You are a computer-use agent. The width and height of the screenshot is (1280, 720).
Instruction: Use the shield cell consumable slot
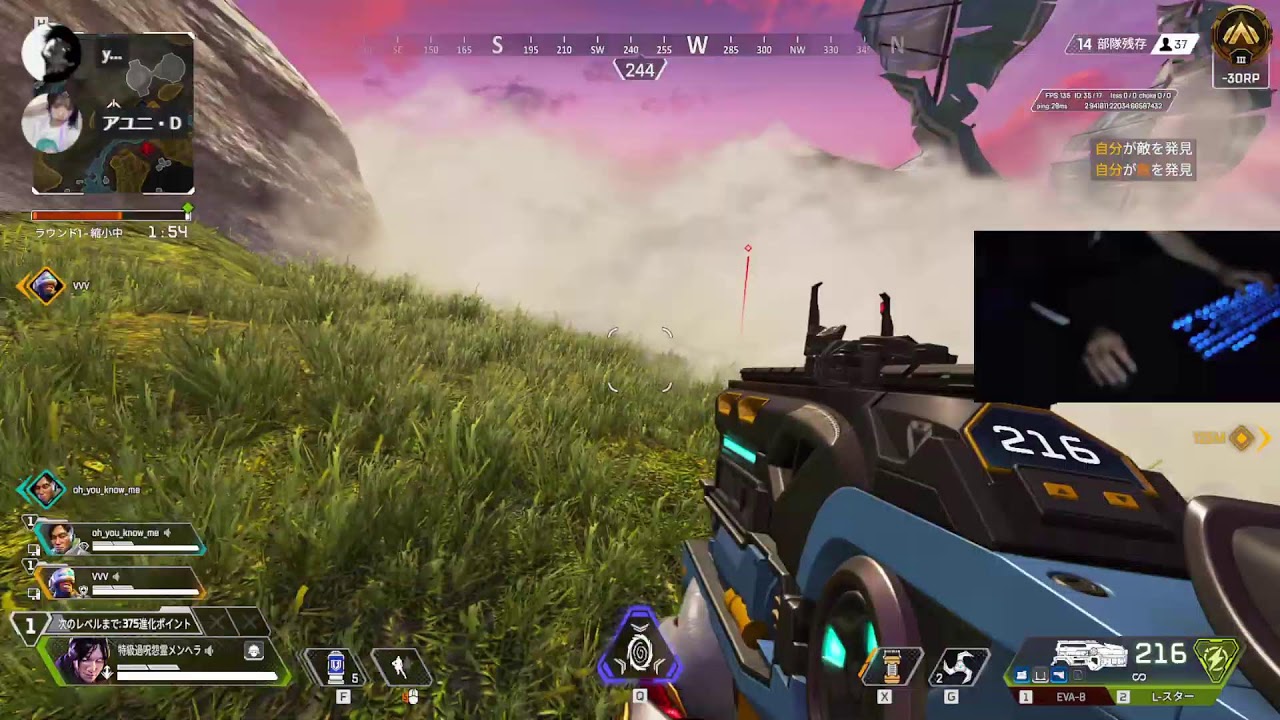pyautogui.click(x=336, y=667)
